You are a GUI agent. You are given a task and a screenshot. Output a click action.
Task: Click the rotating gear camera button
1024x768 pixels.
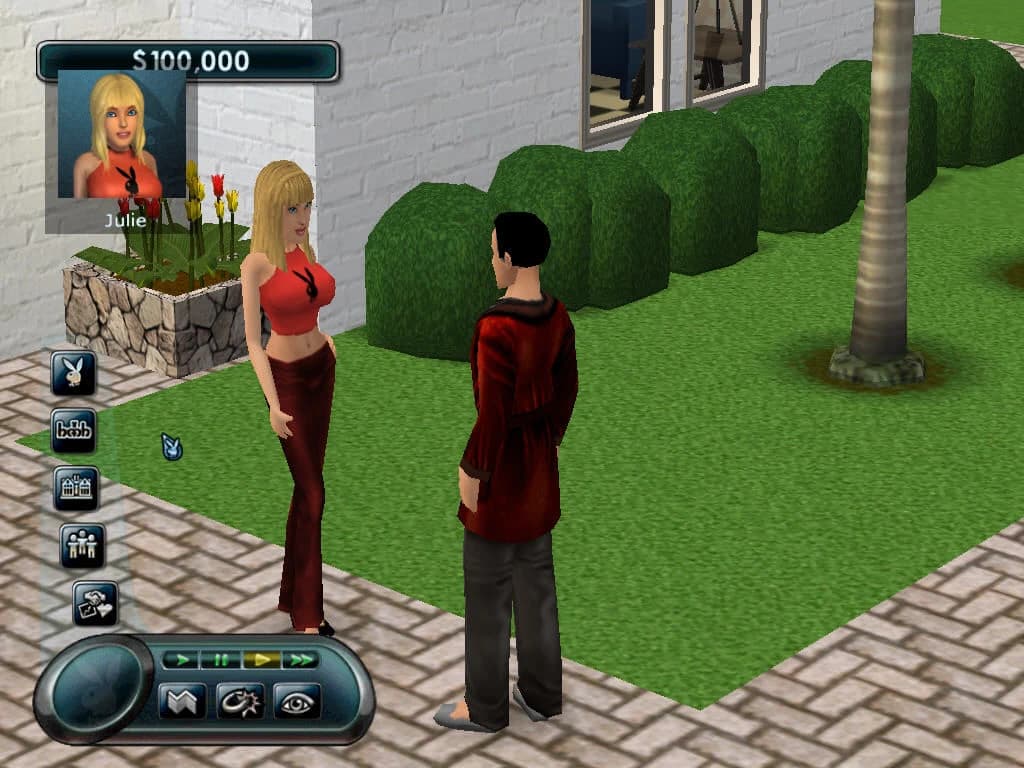coord(240,701)
